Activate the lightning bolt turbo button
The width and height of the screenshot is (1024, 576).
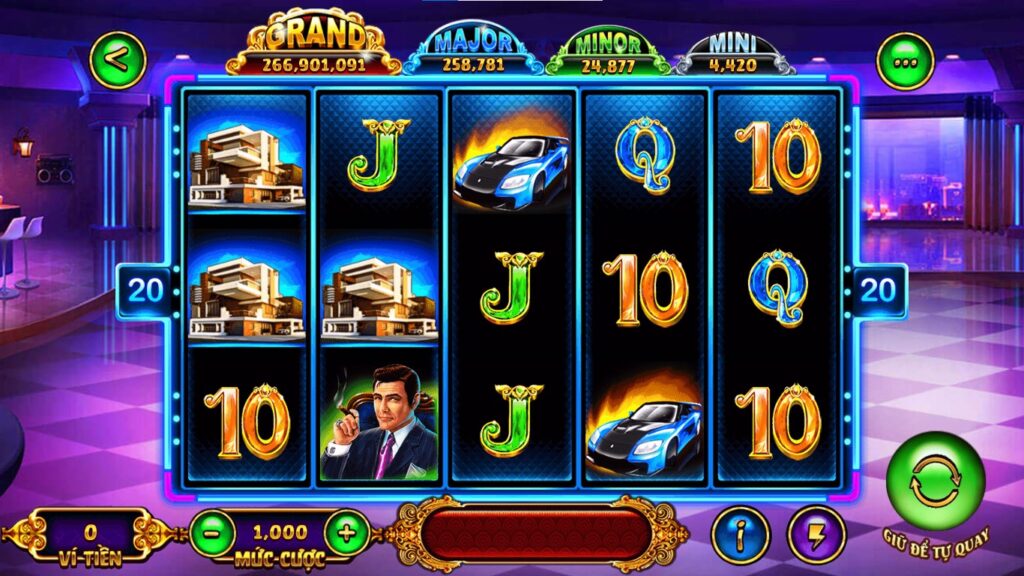point(816,534)
